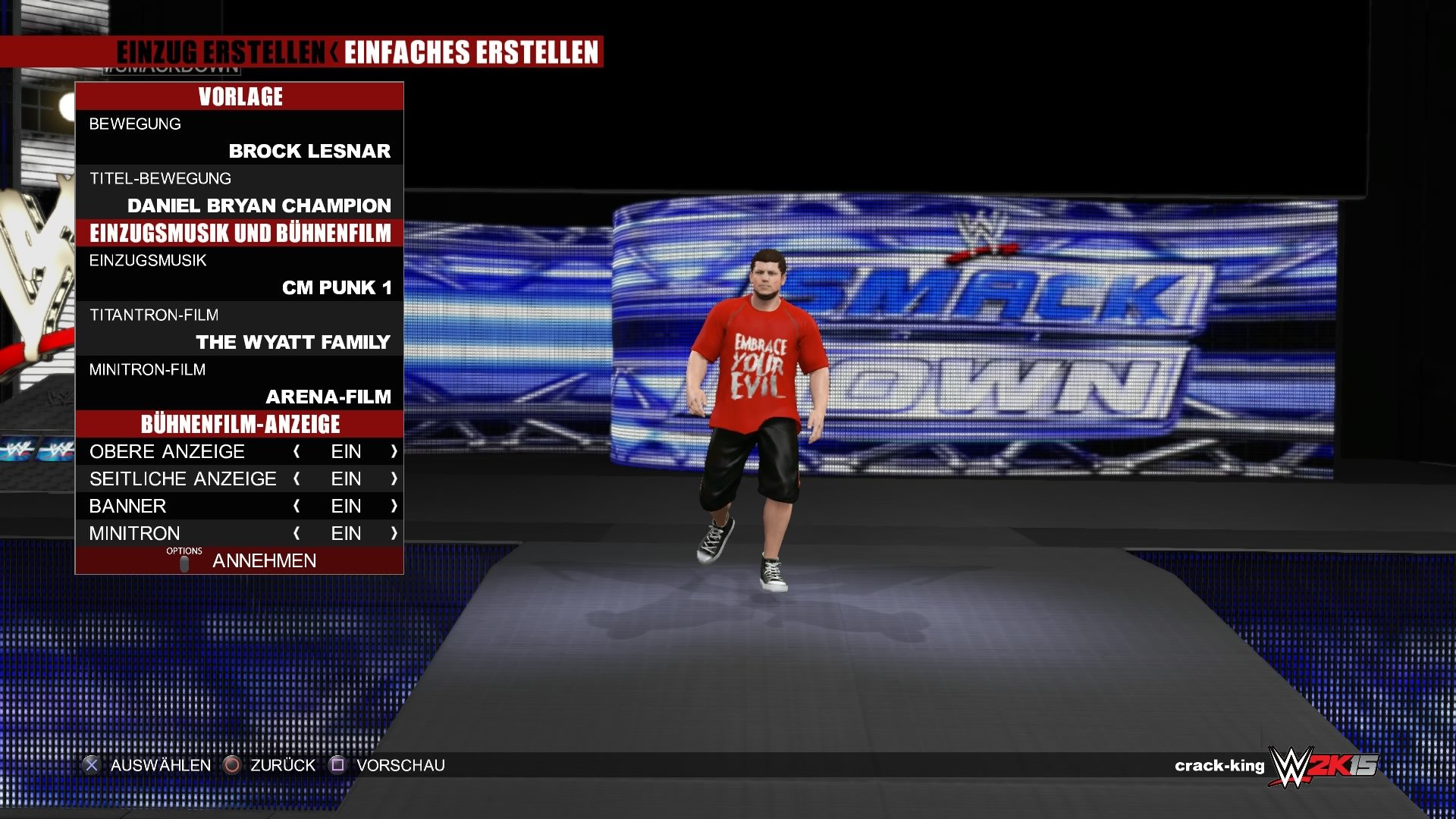Open the VORLAGE section header
The image size is (1456, 819).
tap(240, 96)
